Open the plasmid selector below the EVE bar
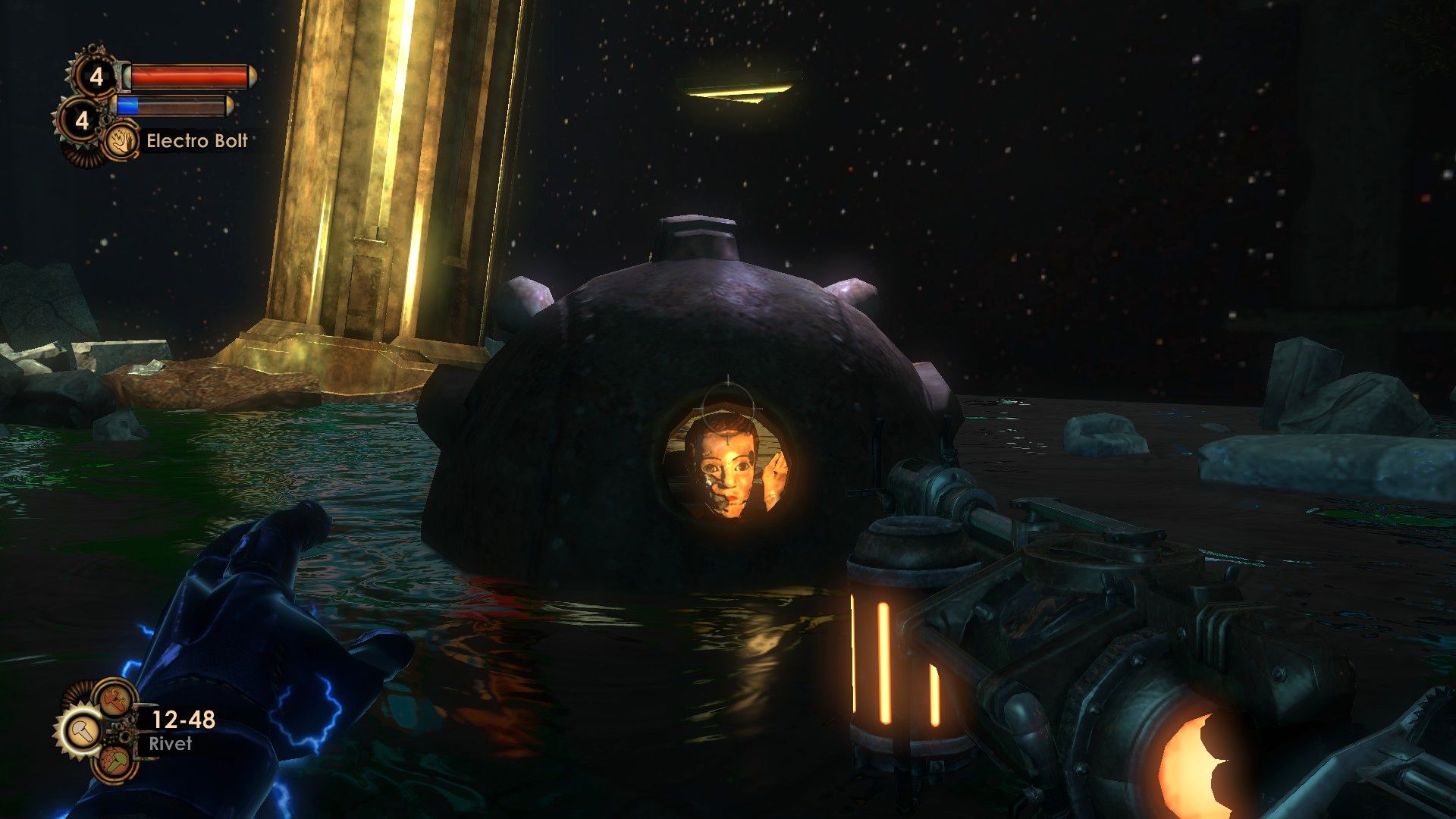Screen dimensions: 1456x819 (x=121, y=143)
